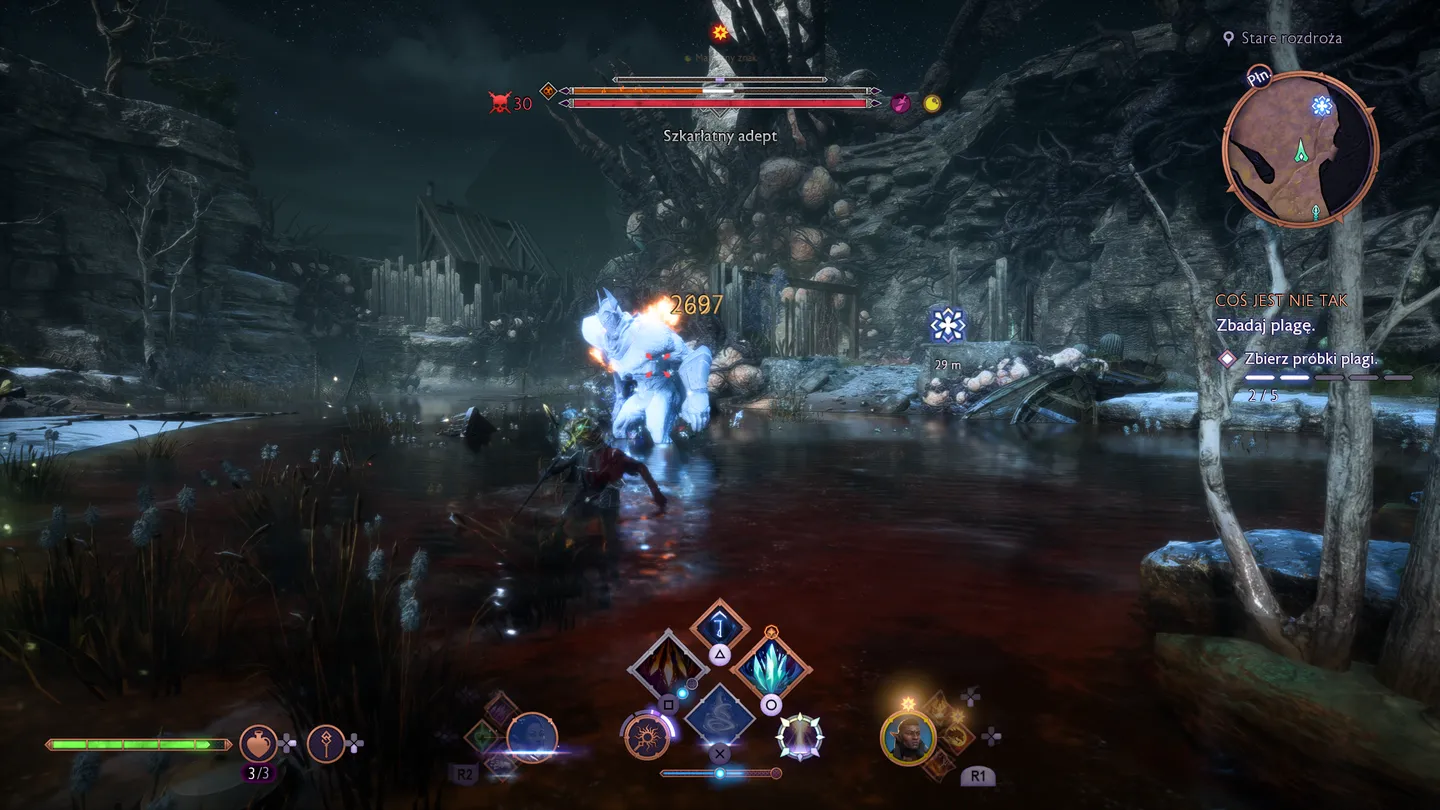Click the yellow status icon beside enemy bar
The width and height of the screenshot is (1440, 810).
coord(932,103)
